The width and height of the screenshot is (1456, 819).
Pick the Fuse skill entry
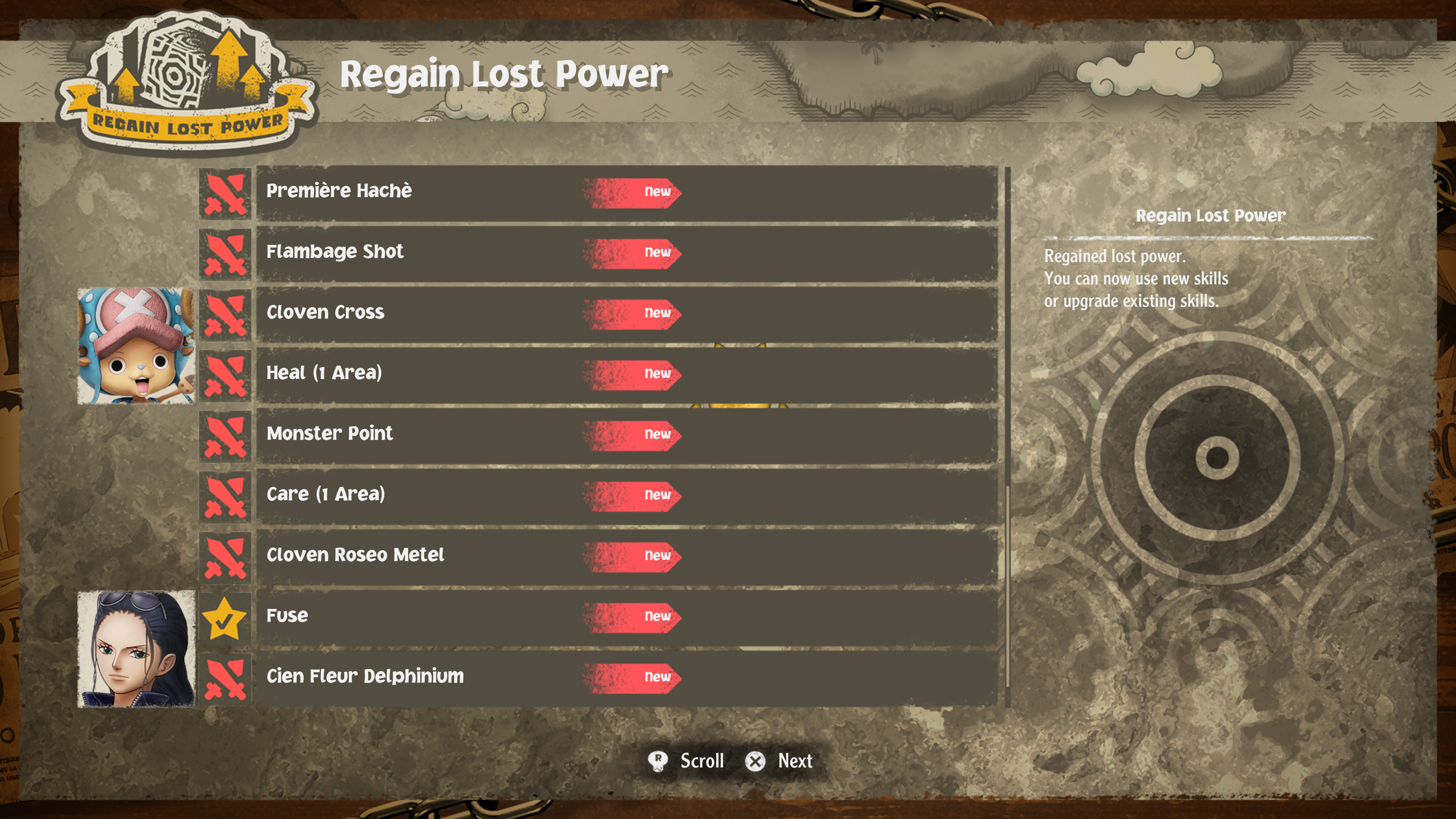[626, 616]
